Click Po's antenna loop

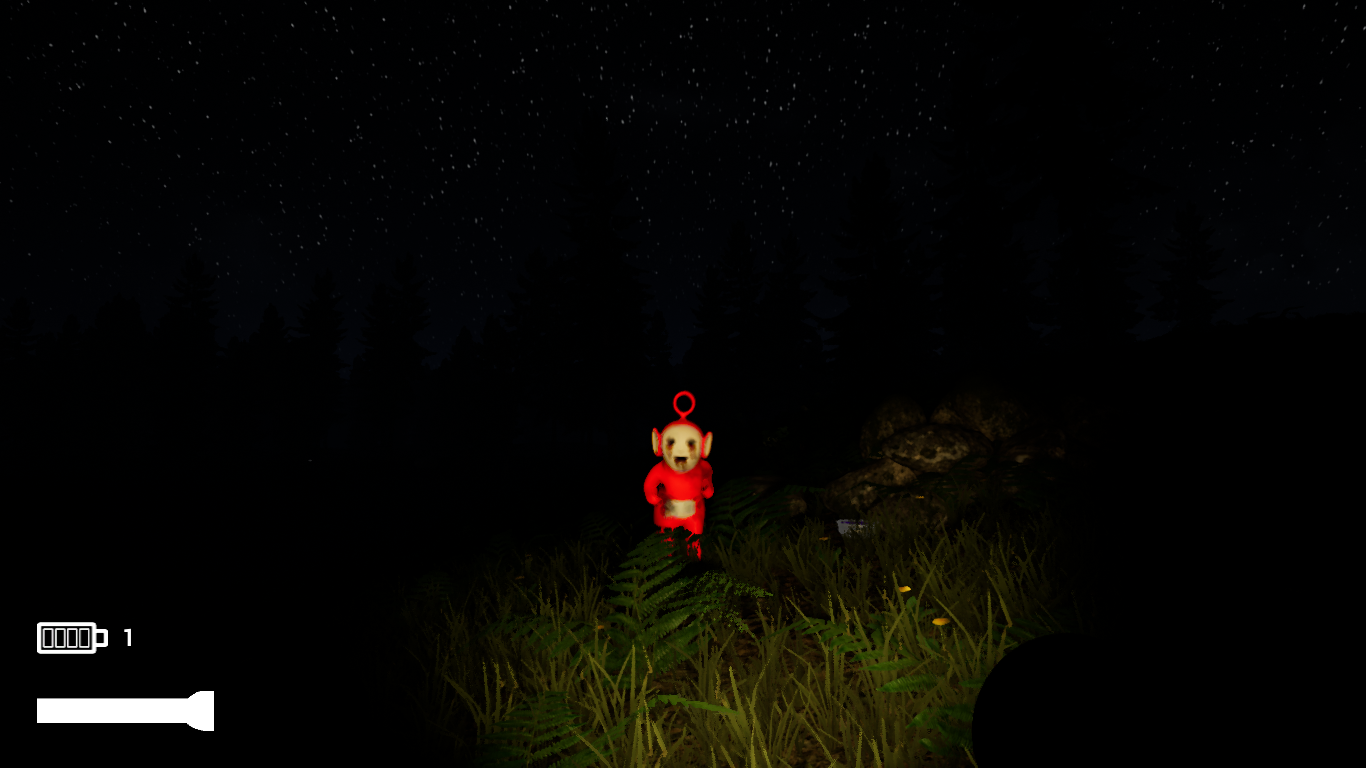(x=683, y=404)
